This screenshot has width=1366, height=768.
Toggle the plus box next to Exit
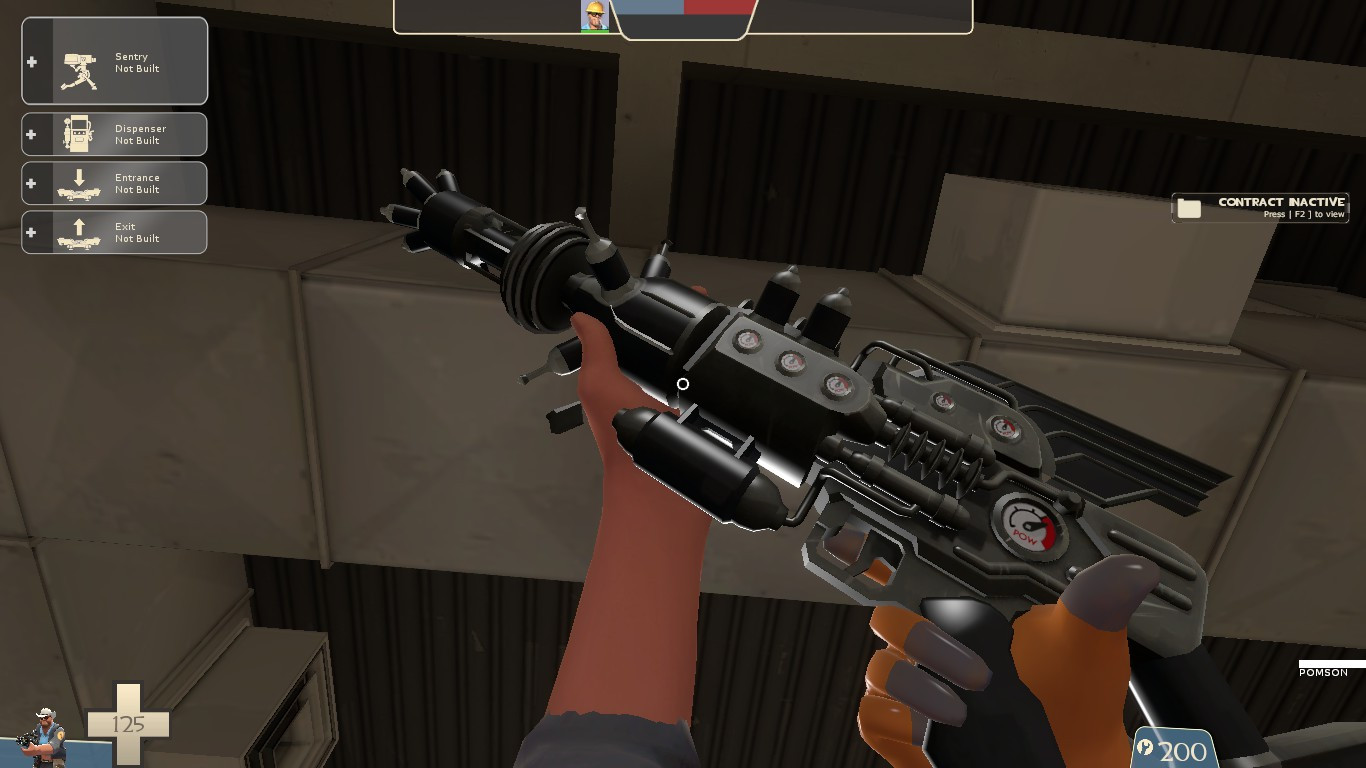pos(31,231)
